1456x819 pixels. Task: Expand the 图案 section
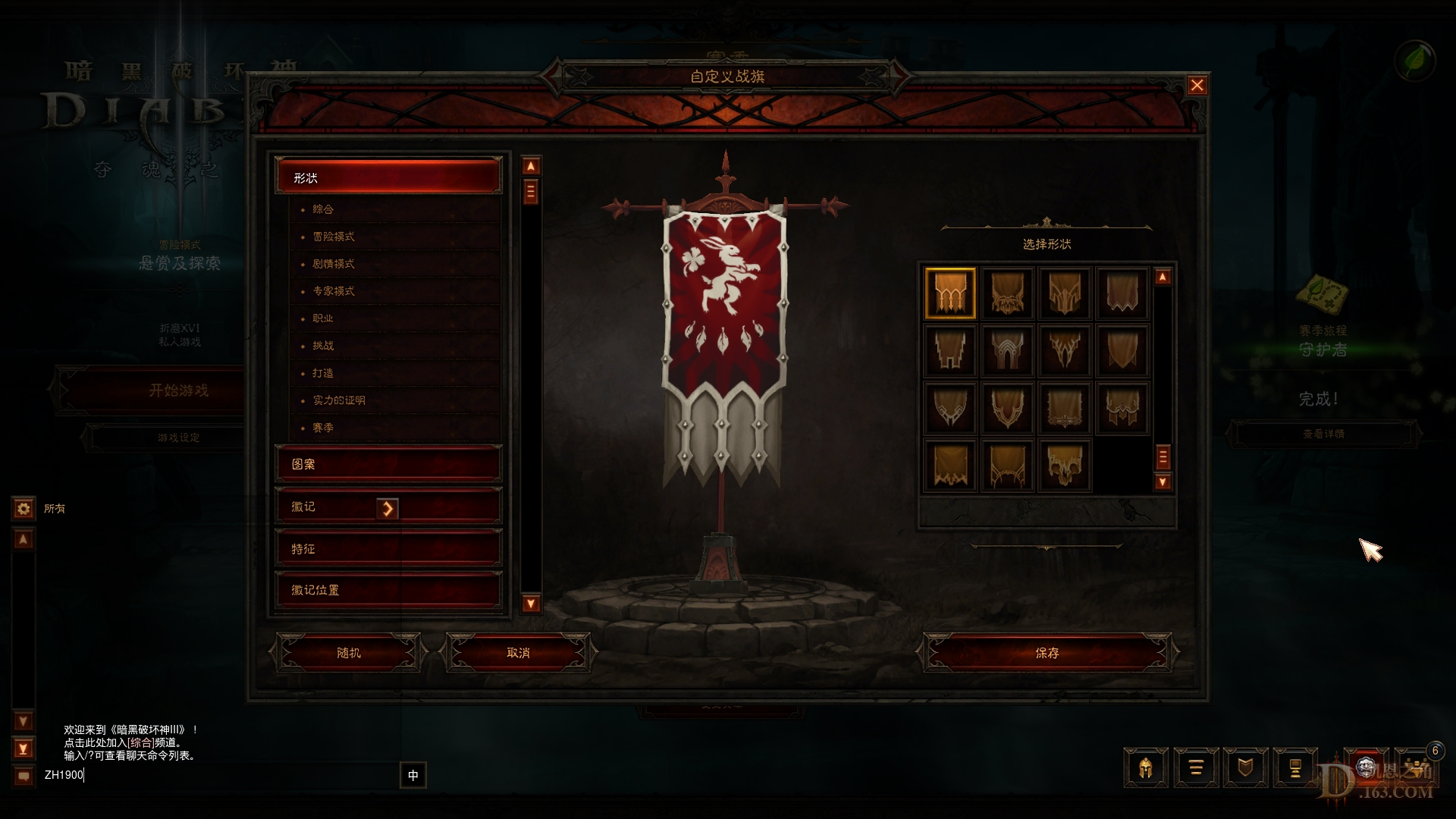[388, 463]
